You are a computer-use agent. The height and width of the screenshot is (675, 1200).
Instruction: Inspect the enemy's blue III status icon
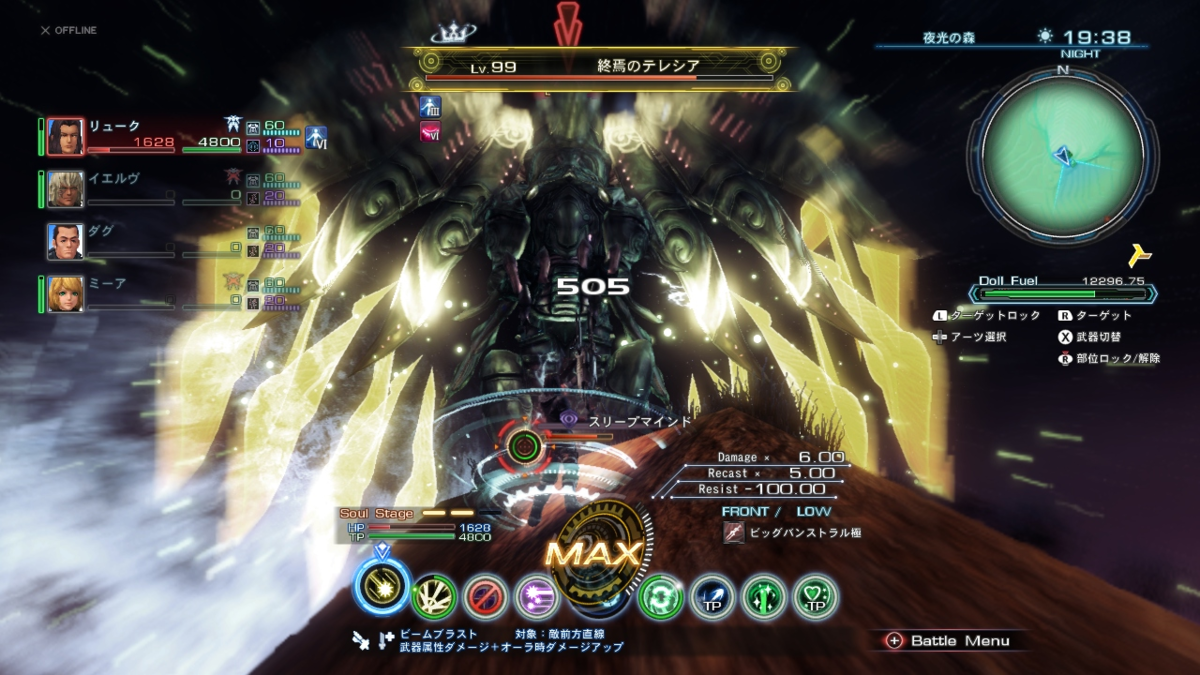click(431, 107)
